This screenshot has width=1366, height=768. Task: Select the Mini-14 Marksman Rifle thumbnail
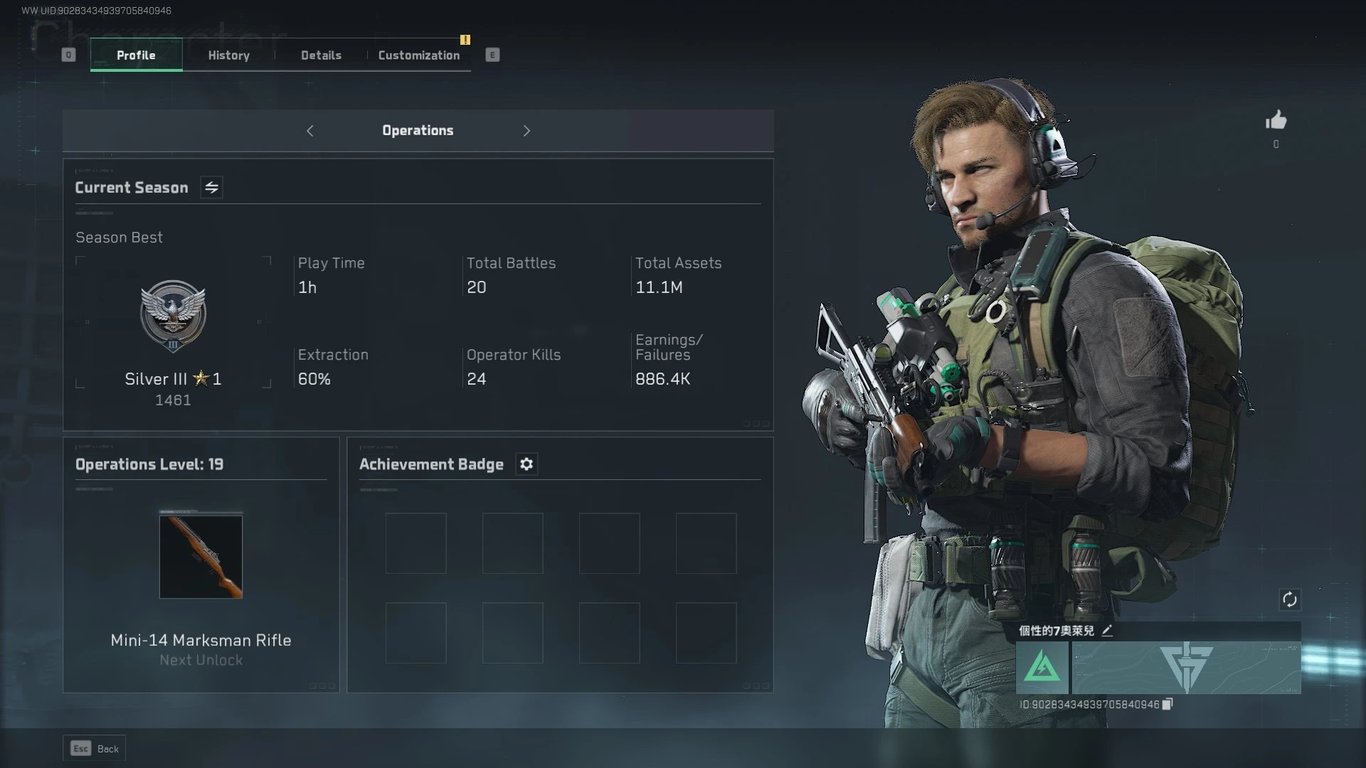point(201,557)
